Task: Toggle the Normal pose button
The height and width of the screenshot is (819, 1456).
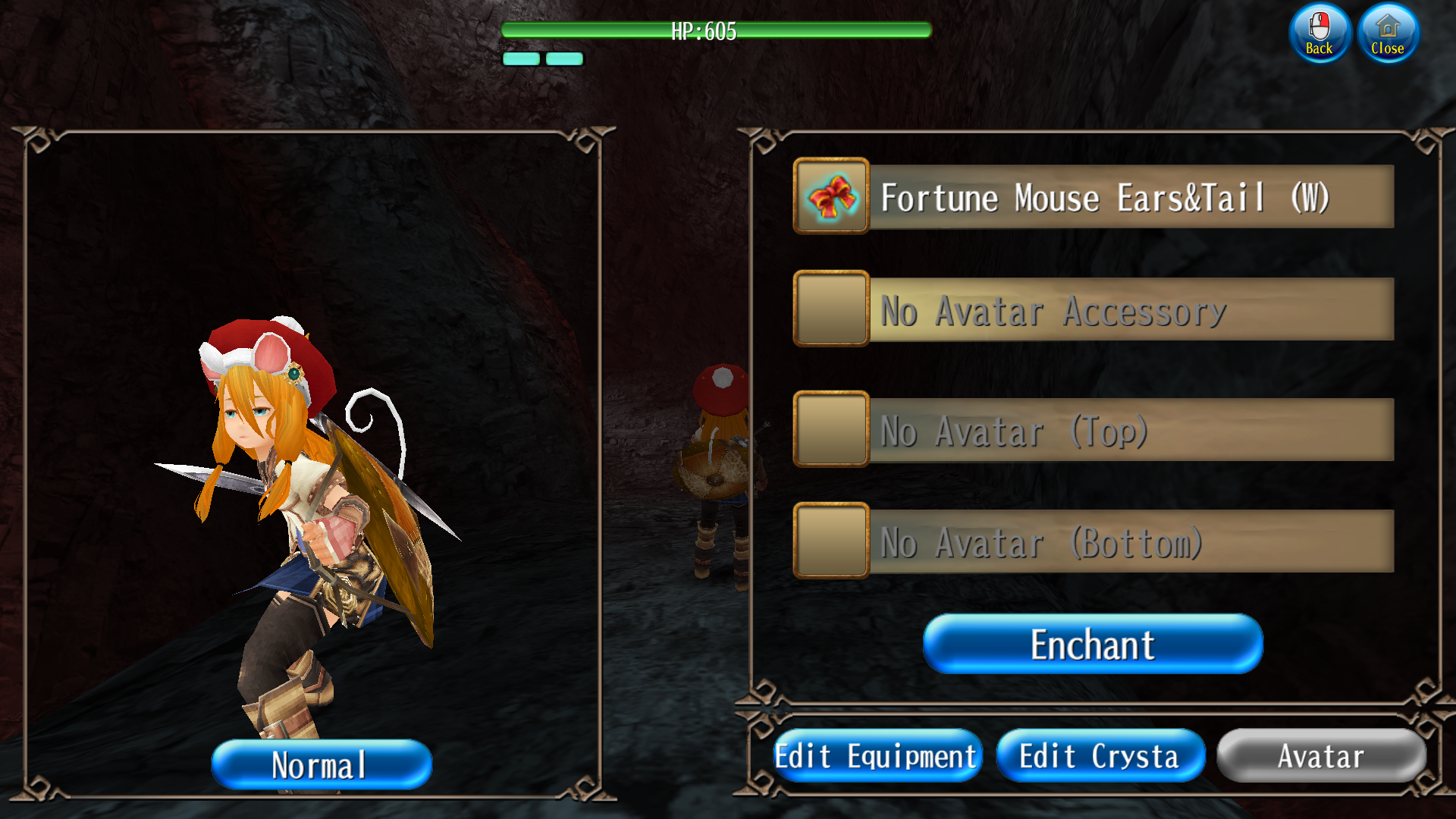Action: point(322,764)
